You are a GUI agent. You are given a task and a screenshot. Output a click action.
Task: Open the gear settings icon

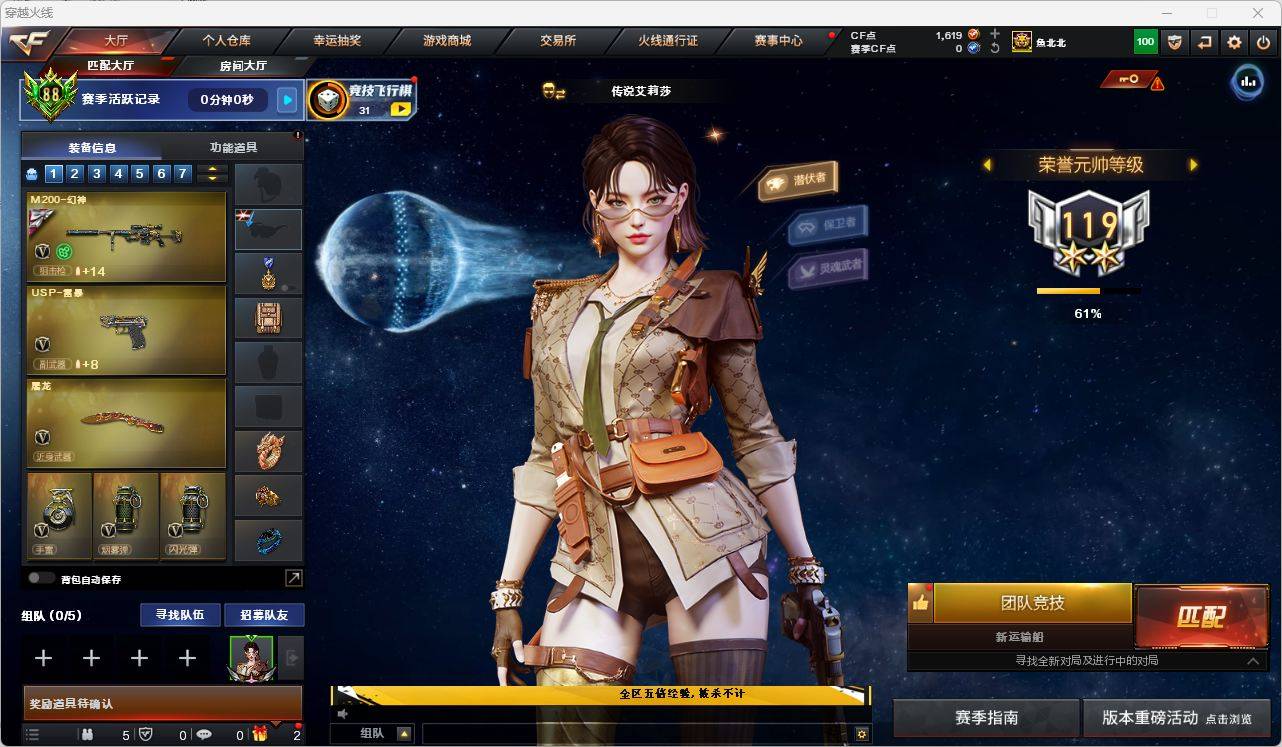coord(1235,42)
